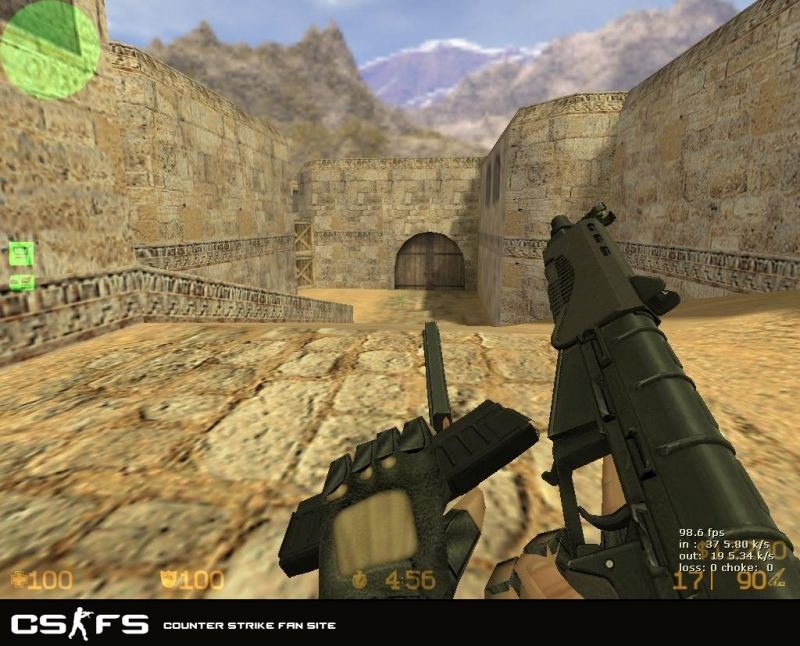Click the CSFS logo in the banner
800x646 pixels.
tap(80, 625)
